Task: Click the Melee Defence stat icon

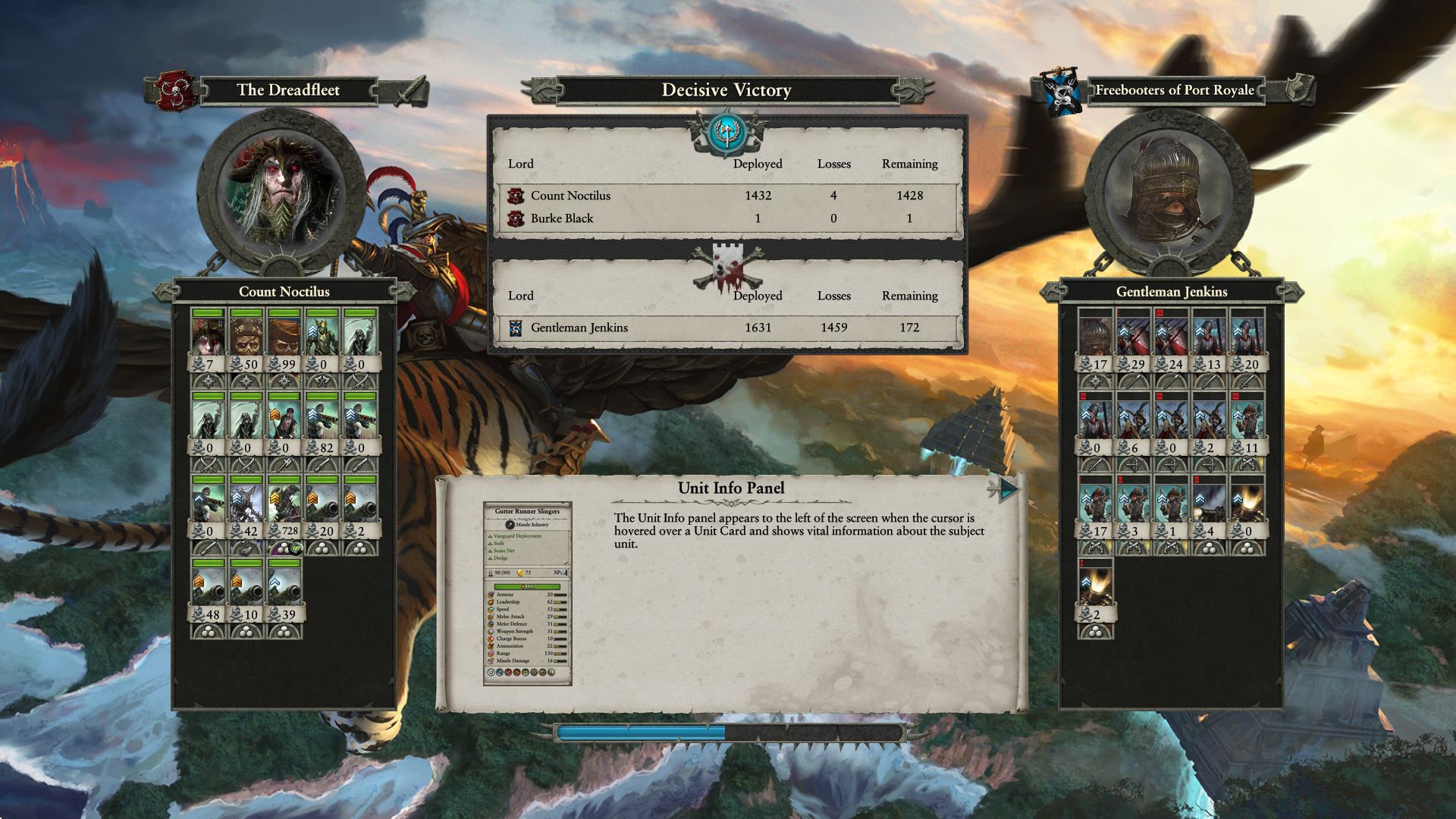Action: 491,624
